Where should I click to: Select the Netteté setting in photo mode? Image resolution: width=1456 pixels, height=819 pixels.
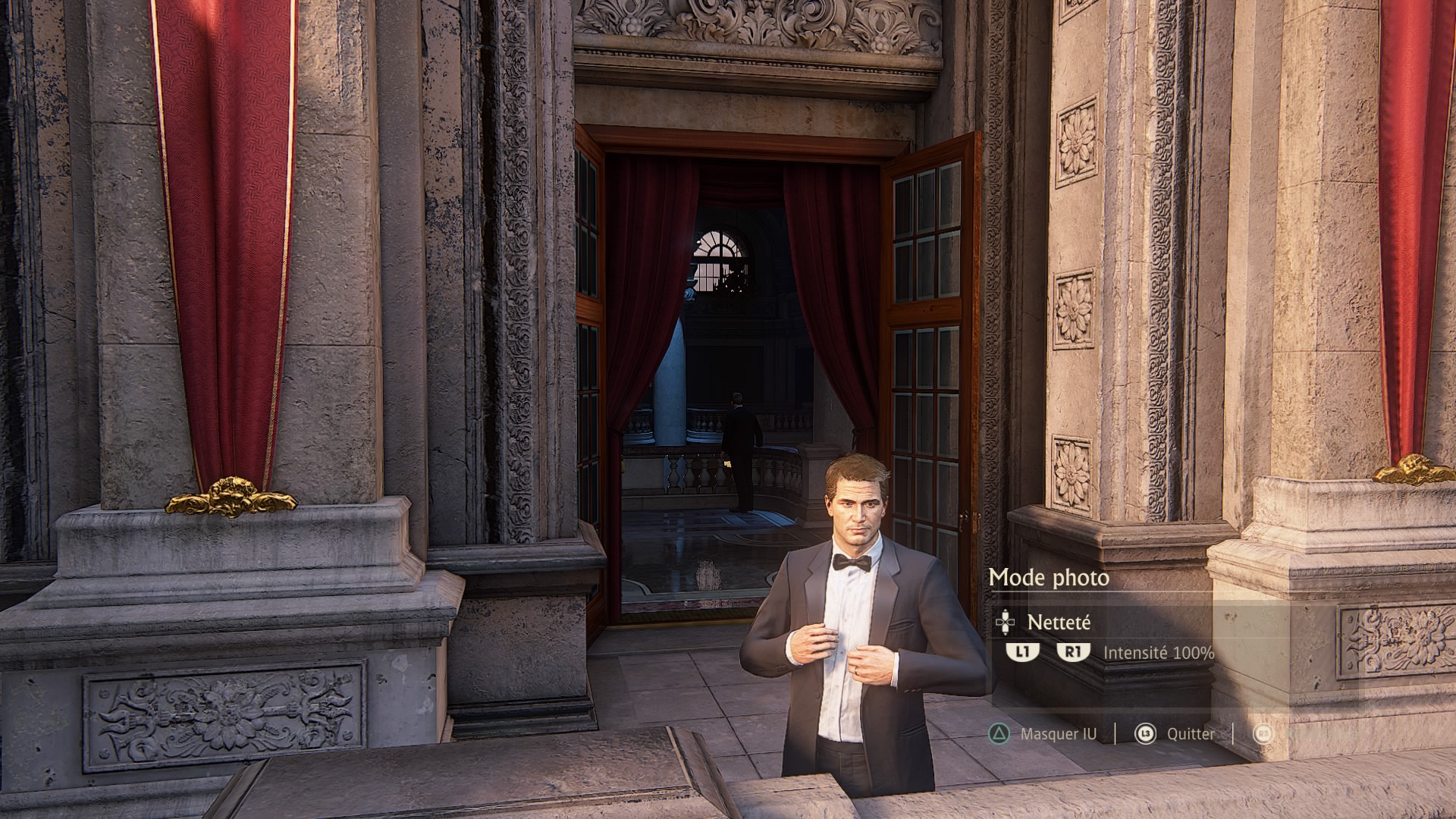pos(1058,623)
